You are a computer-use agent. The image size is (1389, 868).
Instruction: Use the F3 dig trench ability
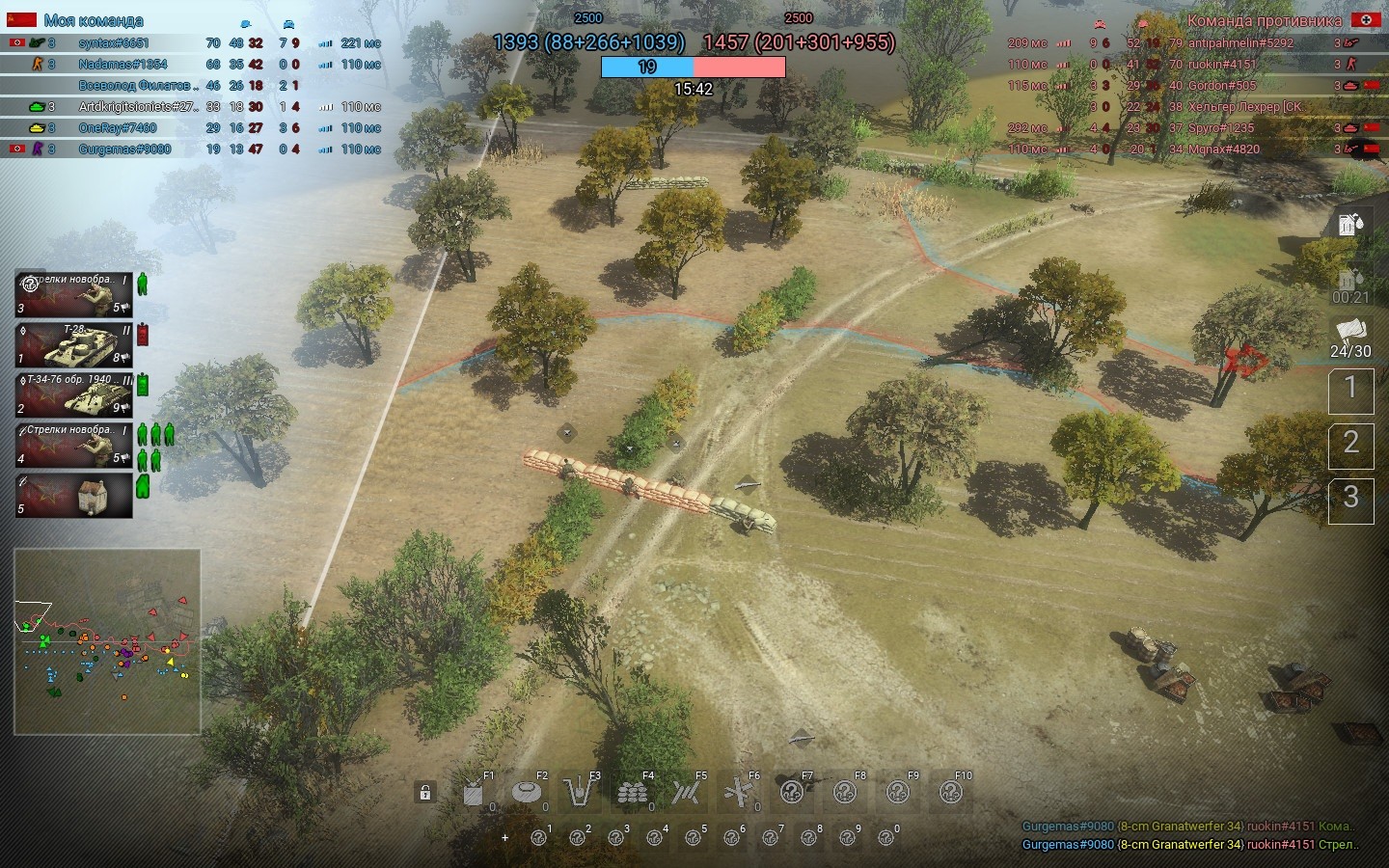coord(580,792)
